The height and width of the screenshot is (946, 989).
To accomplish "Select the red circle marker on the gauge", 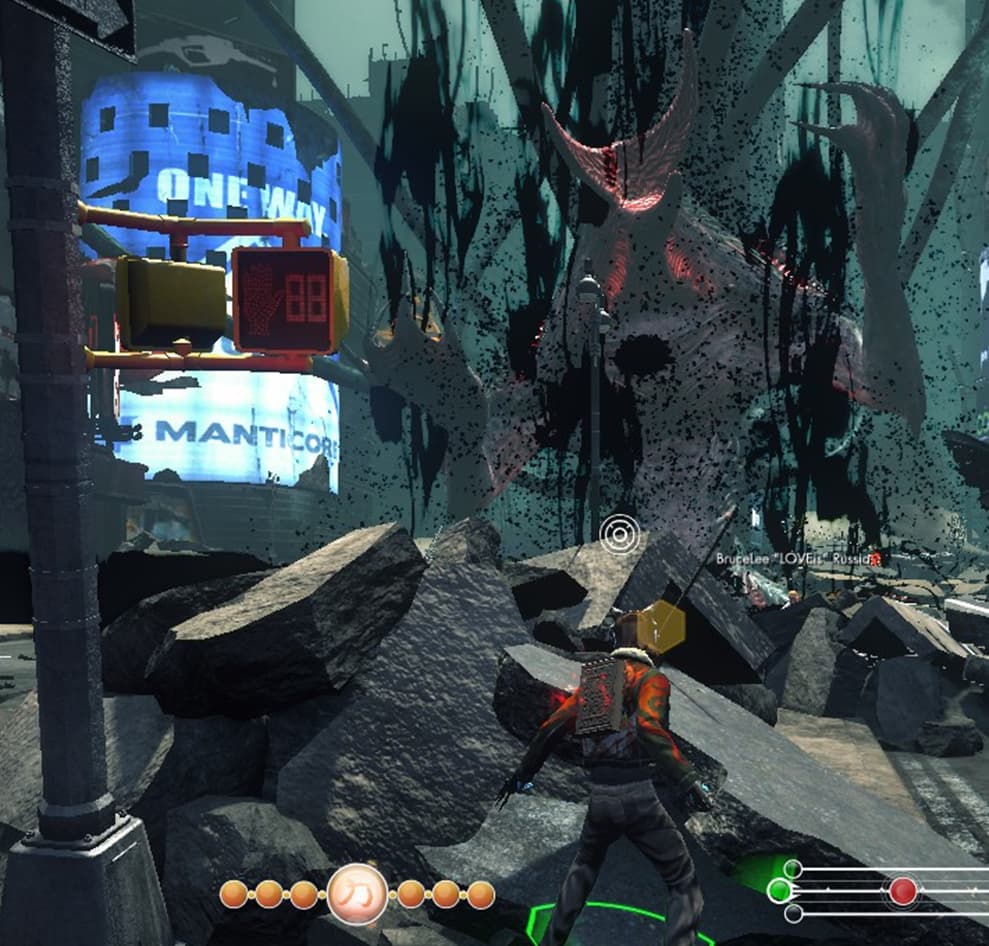I will point(902,891).
